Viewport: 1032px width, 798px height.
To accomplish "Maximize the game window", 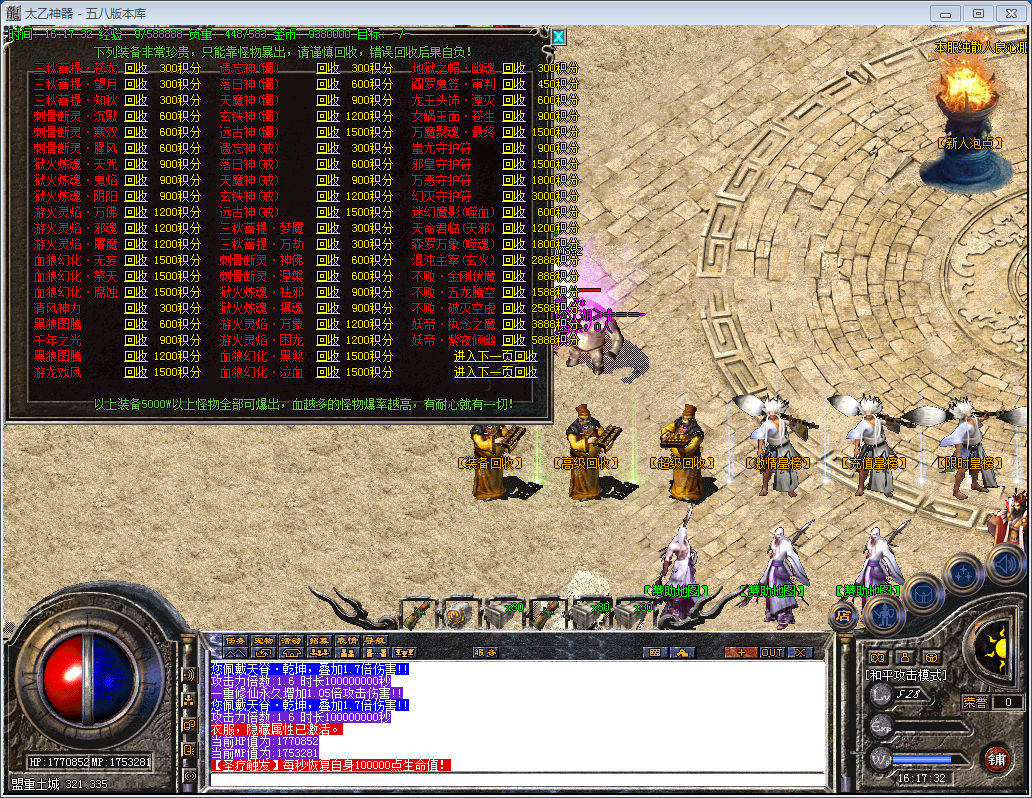I will [x=978, y=13].
